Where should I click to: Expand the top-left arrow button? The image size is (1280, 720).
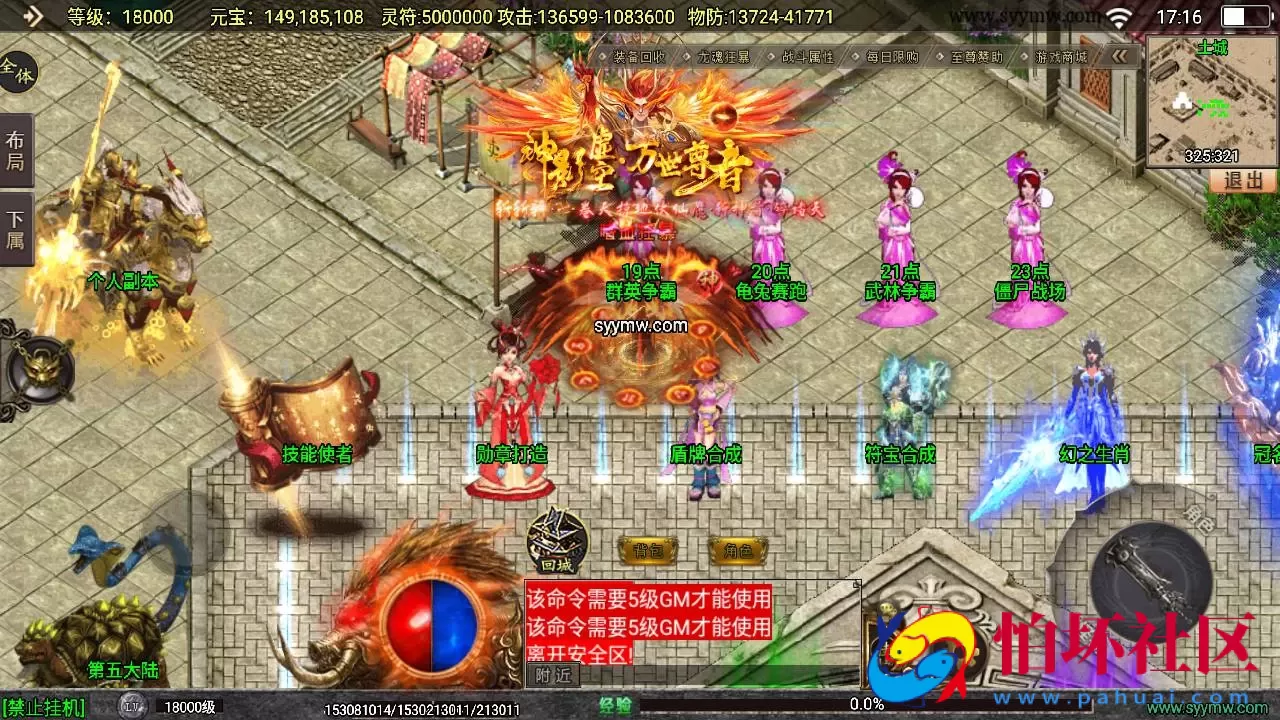click(32, 16)
